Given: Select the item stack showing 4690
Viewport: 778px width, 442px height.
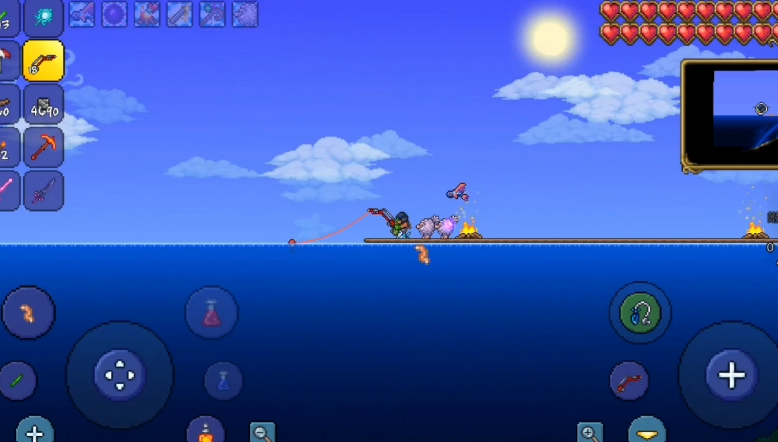Looking at the screenshot, I should coord(43,104).
